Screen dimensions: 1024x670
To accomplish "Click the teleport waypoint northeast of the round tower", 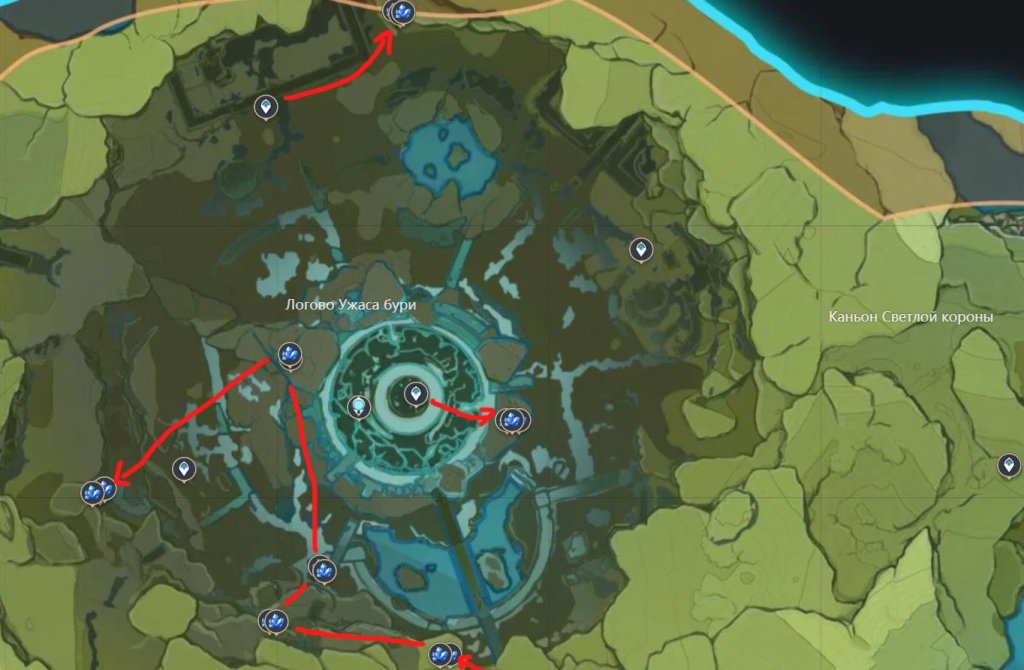I will click(640, 249).
